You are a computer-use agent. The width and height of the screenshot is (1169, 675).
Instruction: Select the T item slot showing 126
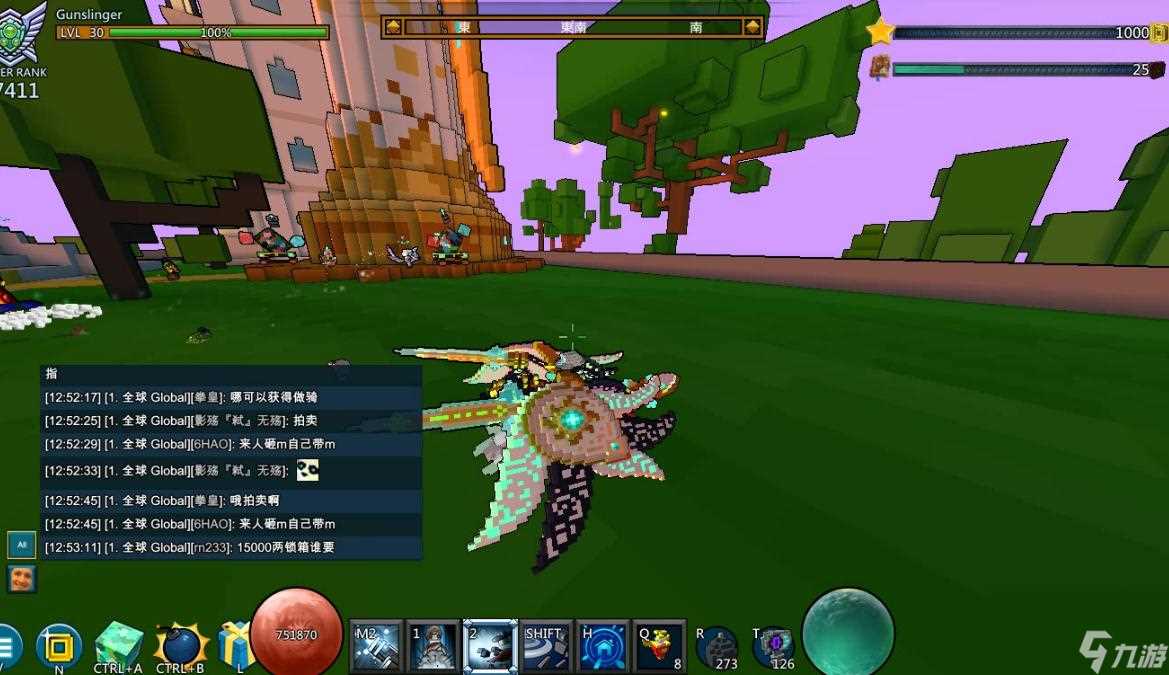click(x=773, y=647)
